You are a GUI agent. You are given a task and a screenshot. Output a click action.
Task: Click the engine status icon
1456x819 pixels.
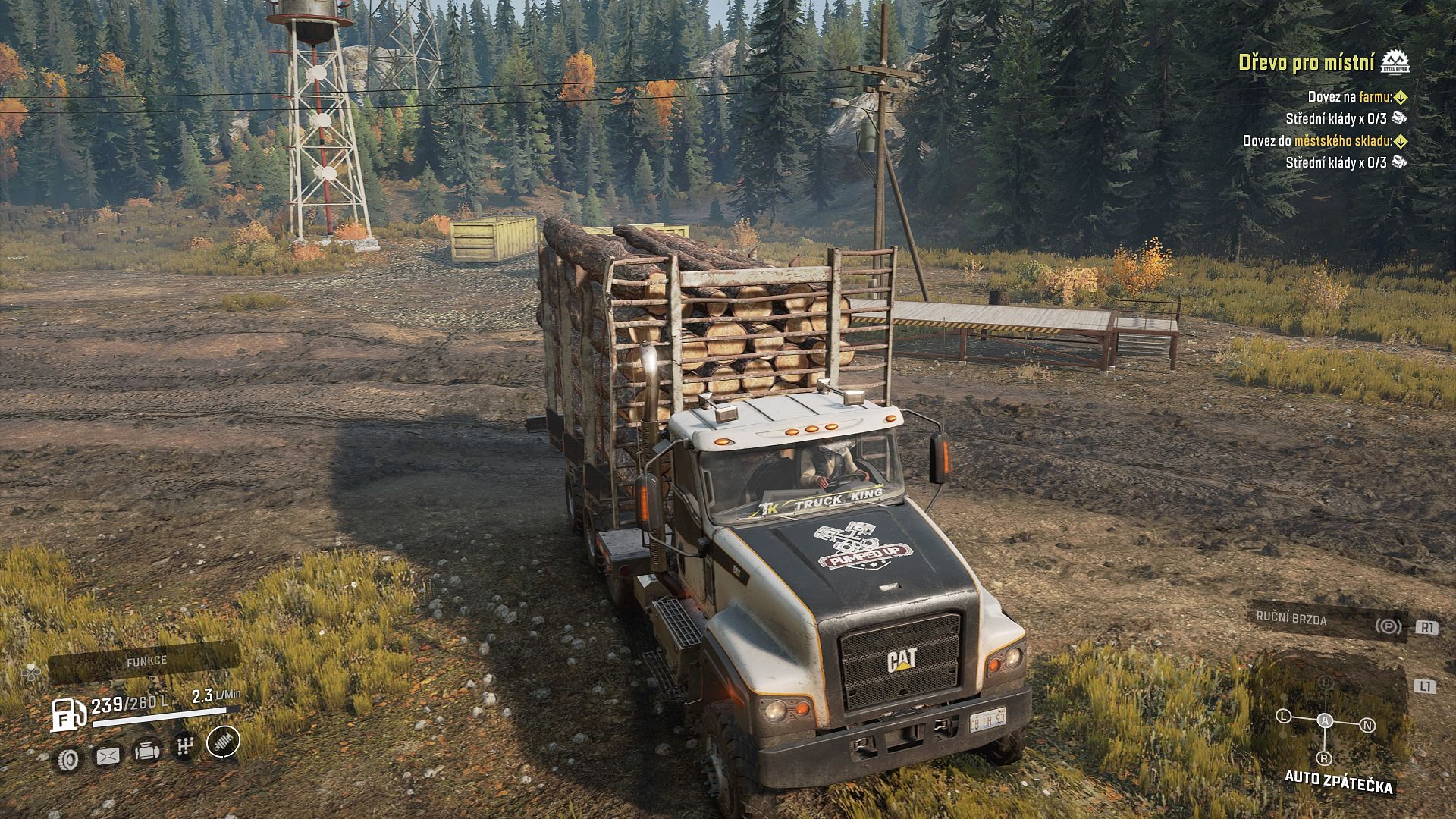click(x=146, y=752)
